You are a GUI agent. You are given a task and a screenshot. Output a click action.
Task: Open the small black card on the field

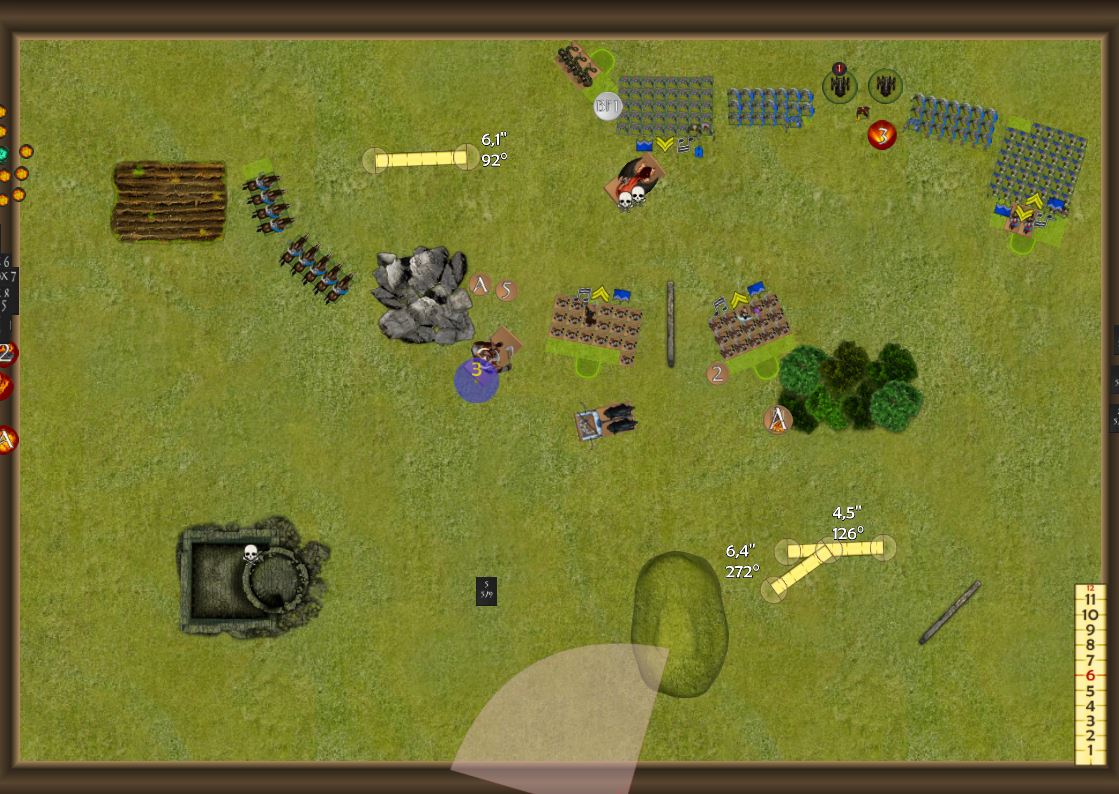click(x=486, y=591)
